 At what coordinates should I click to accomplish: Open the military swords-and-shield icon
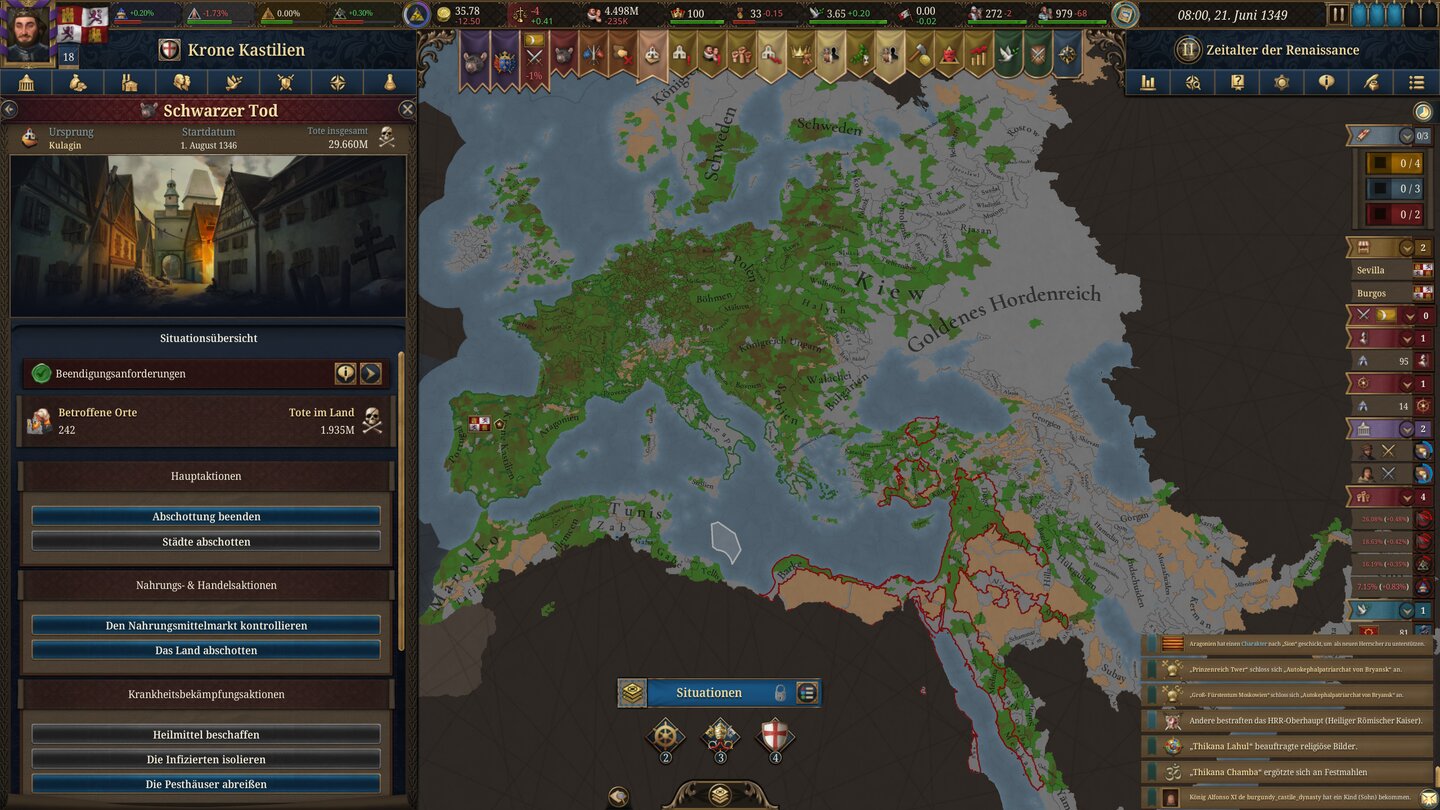(x=286, y=85)
